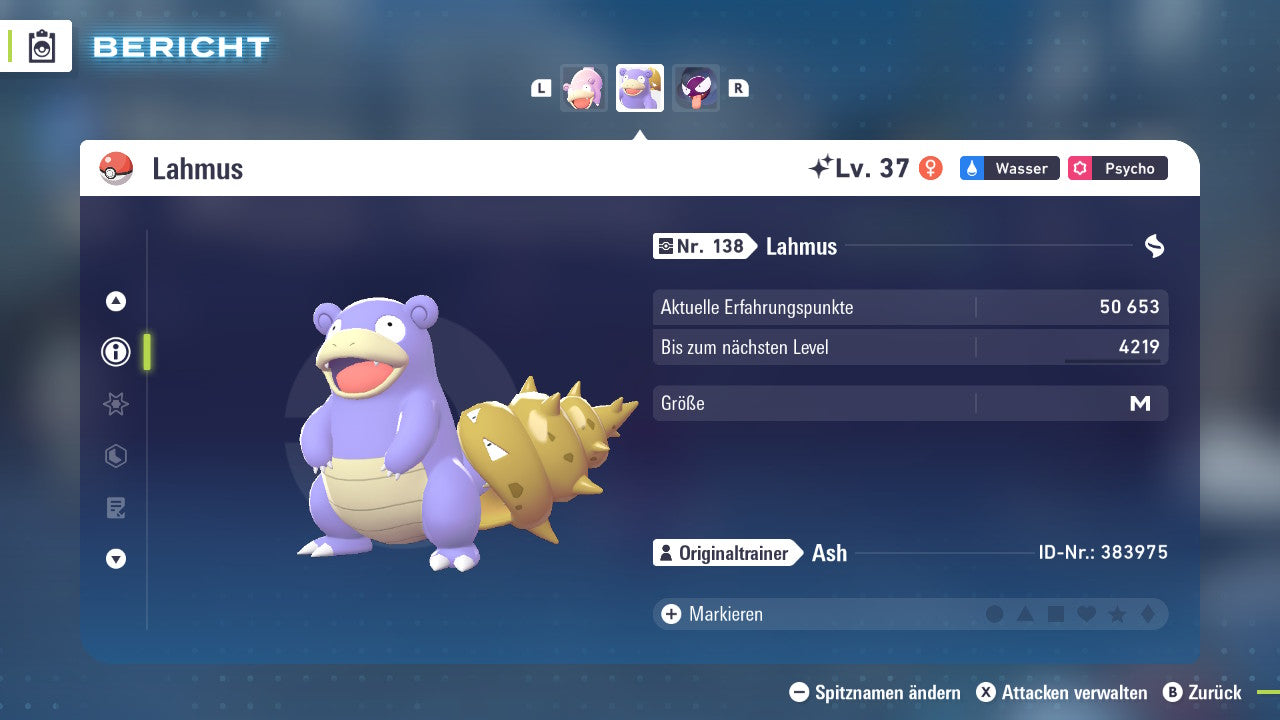This screenshot has height=720, width=1280.
Task: Toggle the circle mark on the Markieren bar
Action: click(x=993, y=614)
